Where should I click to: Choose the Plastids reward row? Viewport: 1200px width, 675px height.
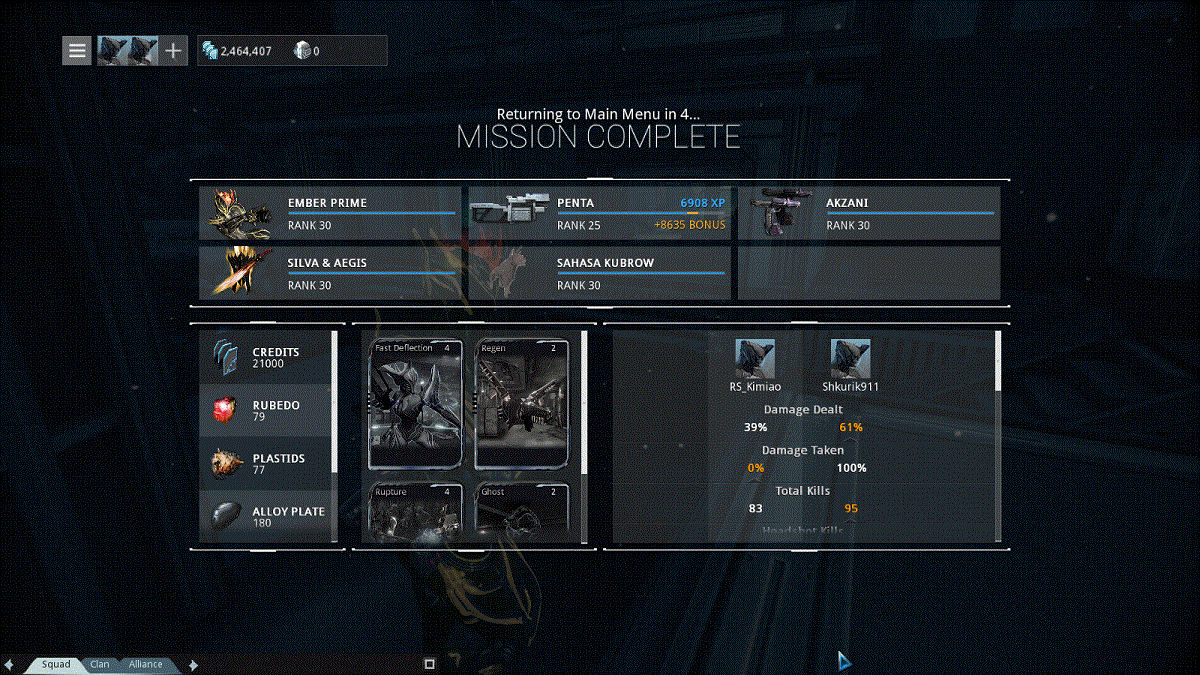coord(266,463)
